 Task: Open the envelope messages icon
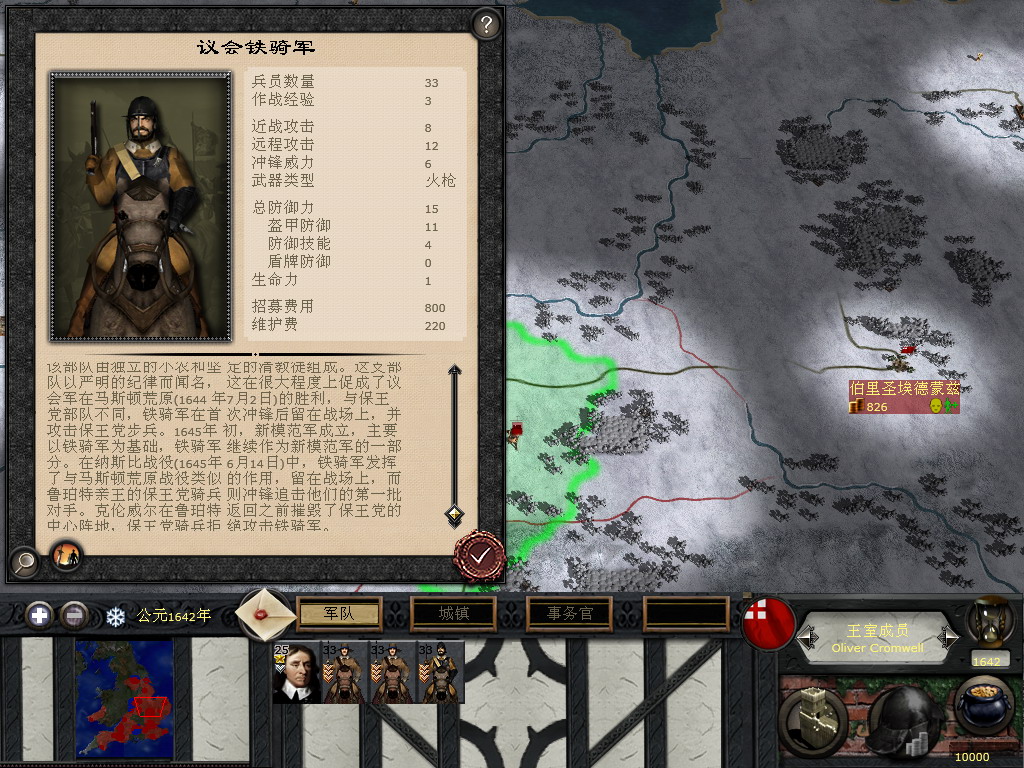[x=266, y=613]
